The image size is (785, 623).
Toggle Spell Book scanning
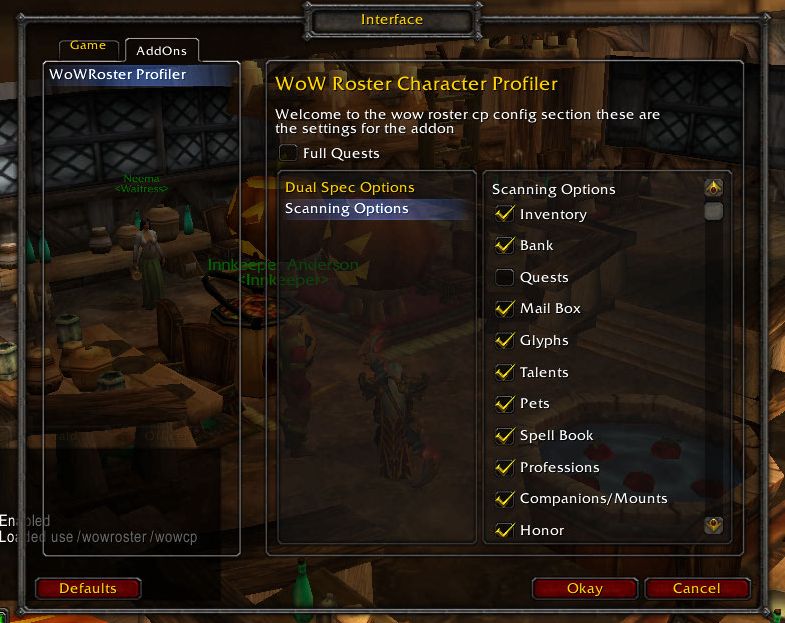[x=505, y=436]
